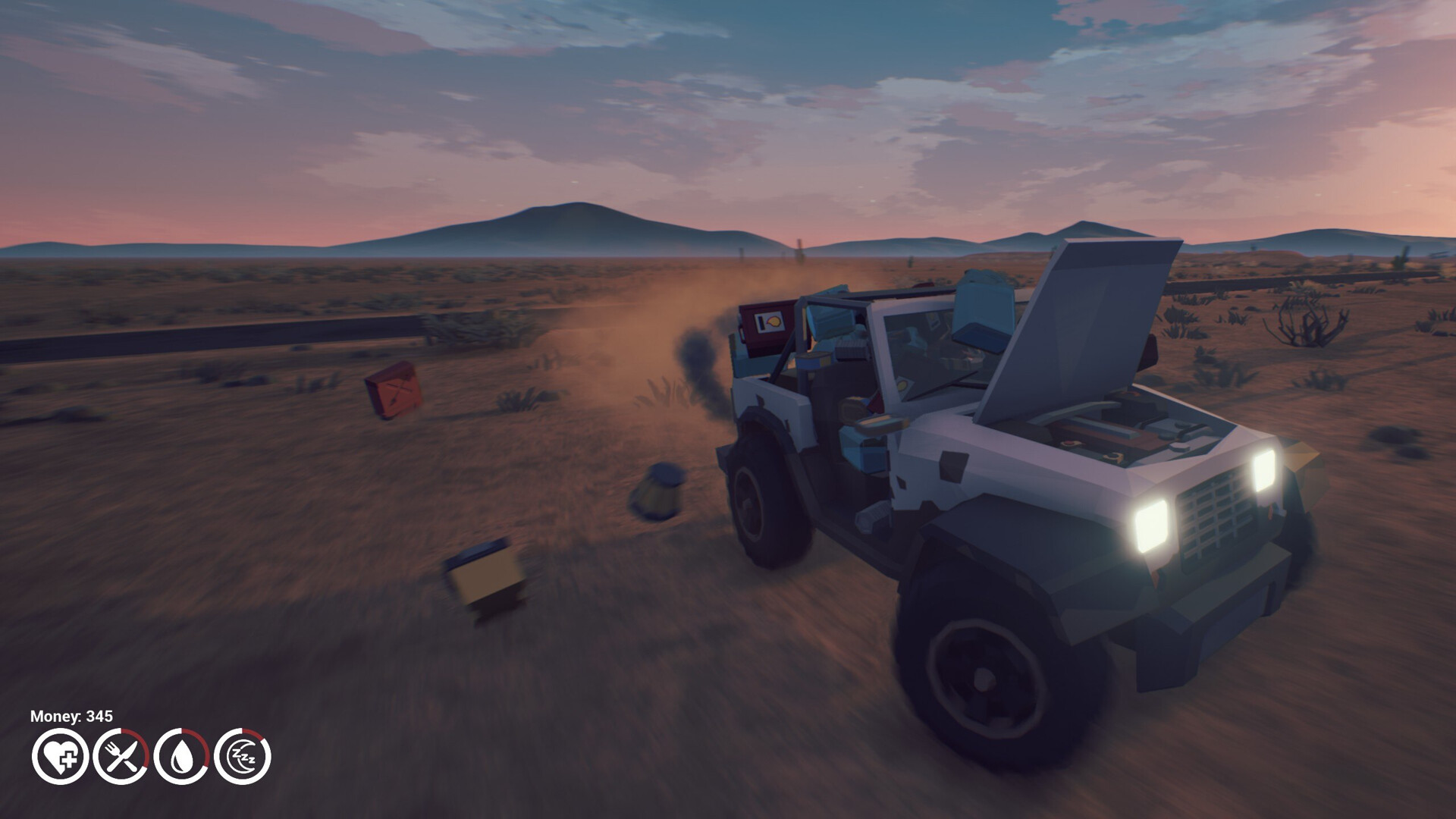
Task: Click the jeep's right headlight
Action: click(1265, 470)
